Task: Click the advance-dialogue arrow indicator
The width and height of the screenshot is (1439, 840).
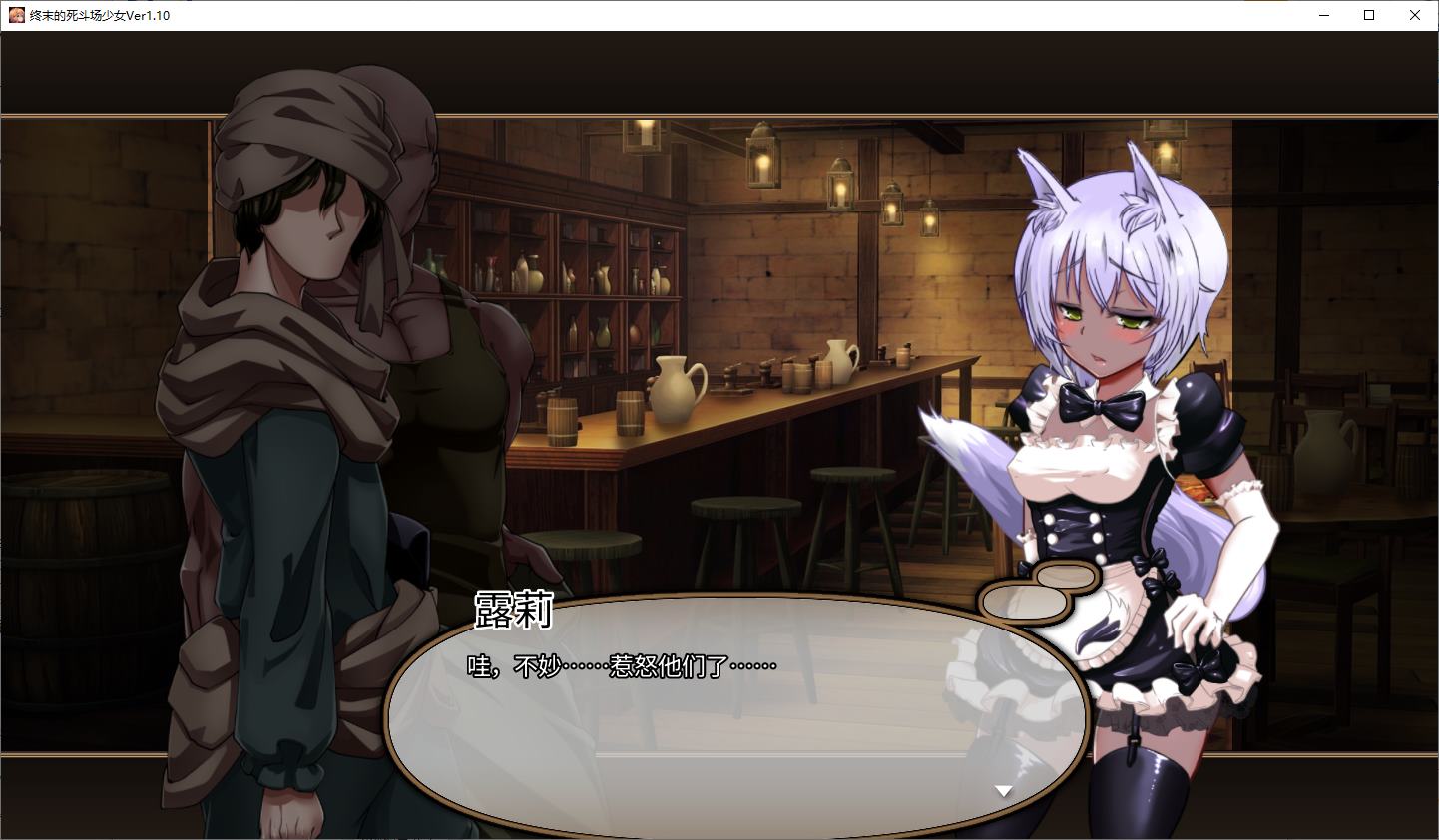Action: tap(1002, 789)
